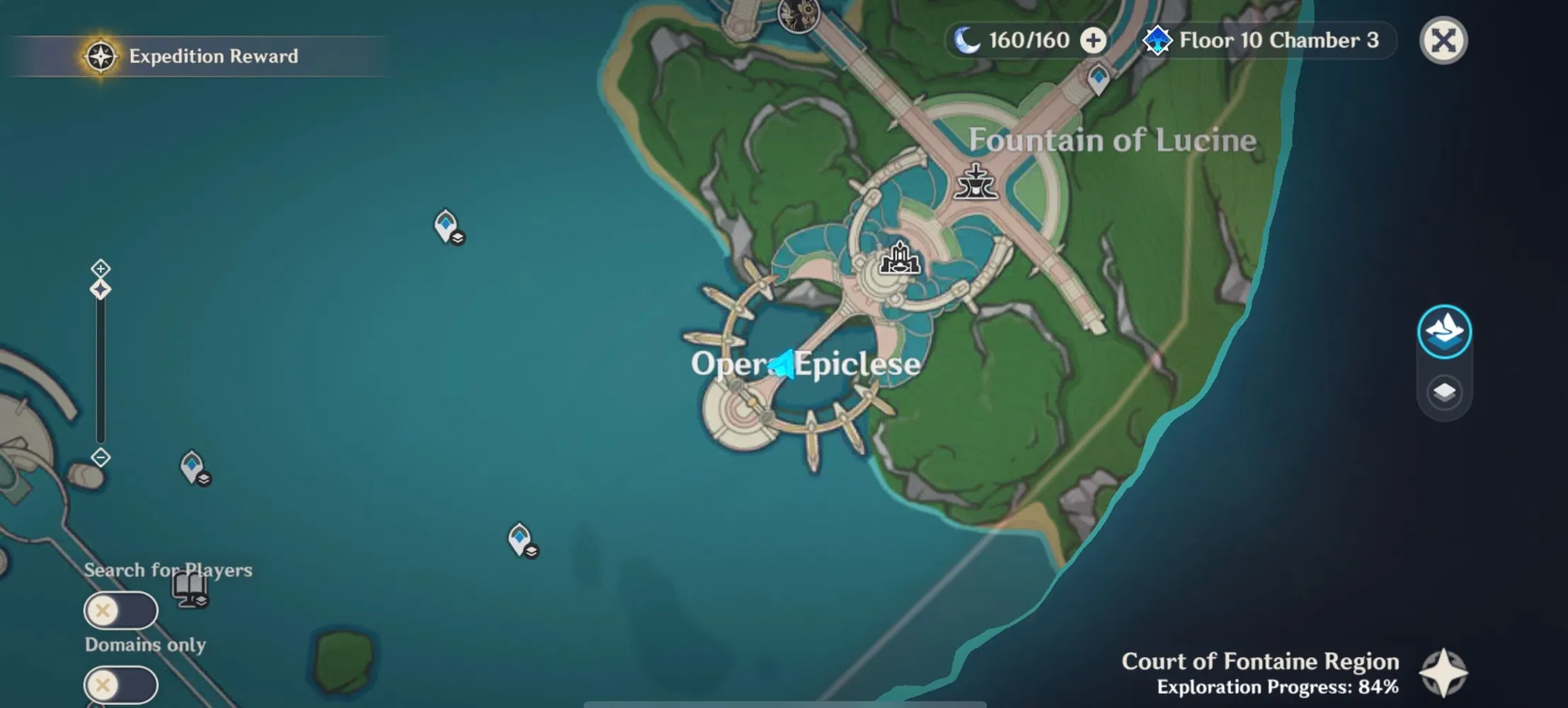Click the Fountain of Lucine landmark icon
Screen dimensions: 1568x708
click(x=975, y=185)
